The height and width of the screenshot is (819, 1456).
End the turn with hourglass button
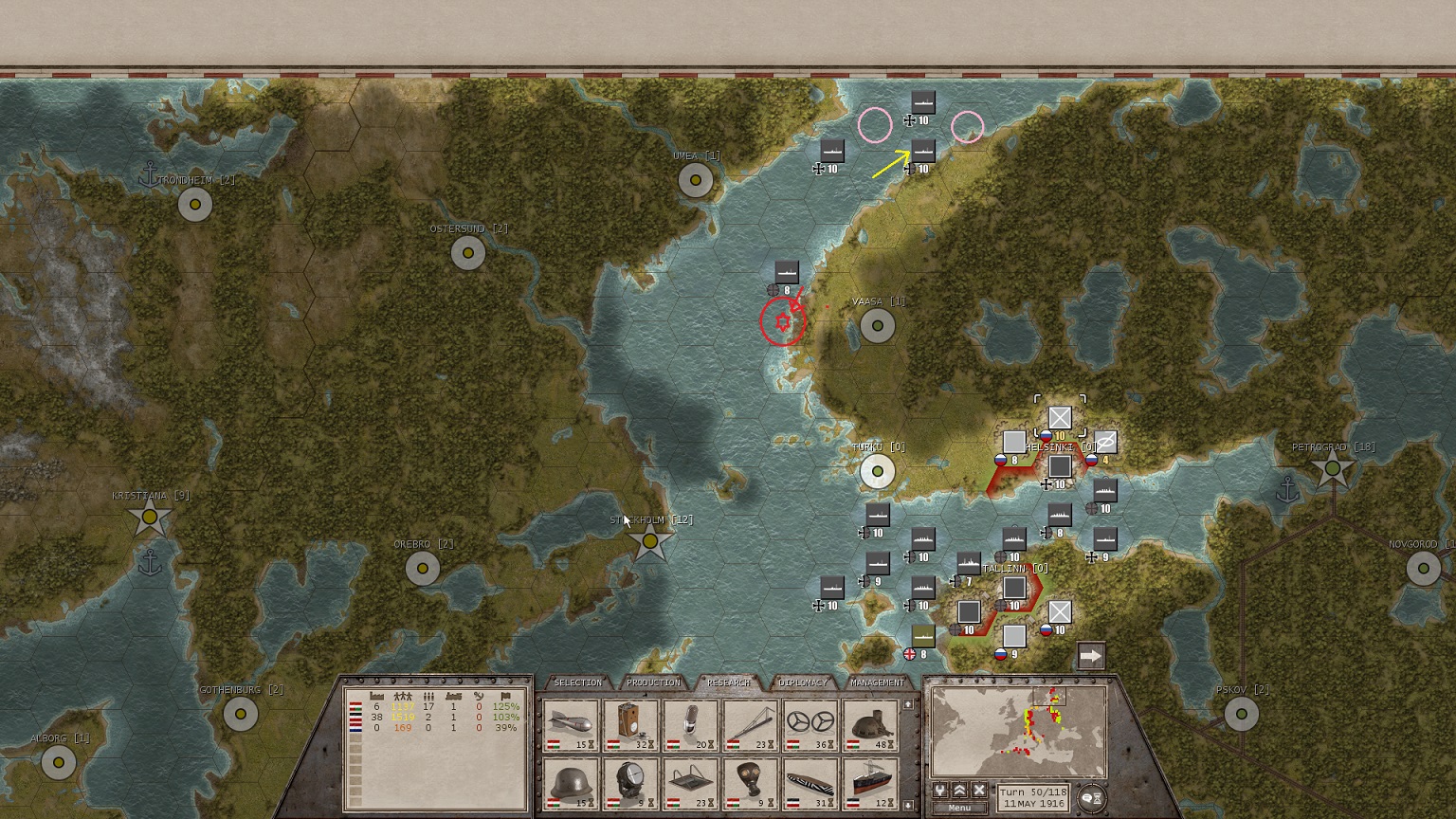coord(1093,799)
